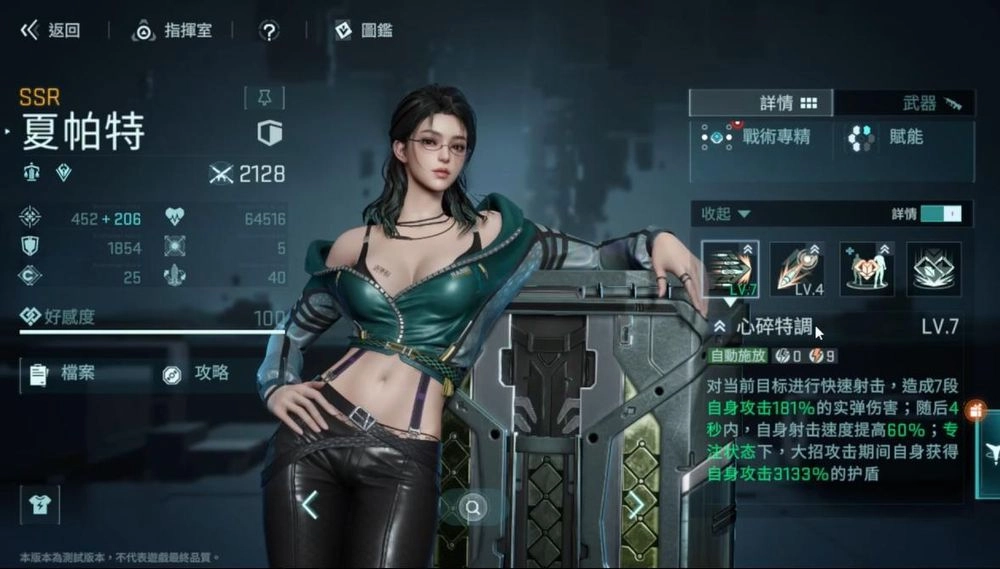Open the 攻略 strategy guide
Screen dimensions: 1000x569
[x=198, y=374]
